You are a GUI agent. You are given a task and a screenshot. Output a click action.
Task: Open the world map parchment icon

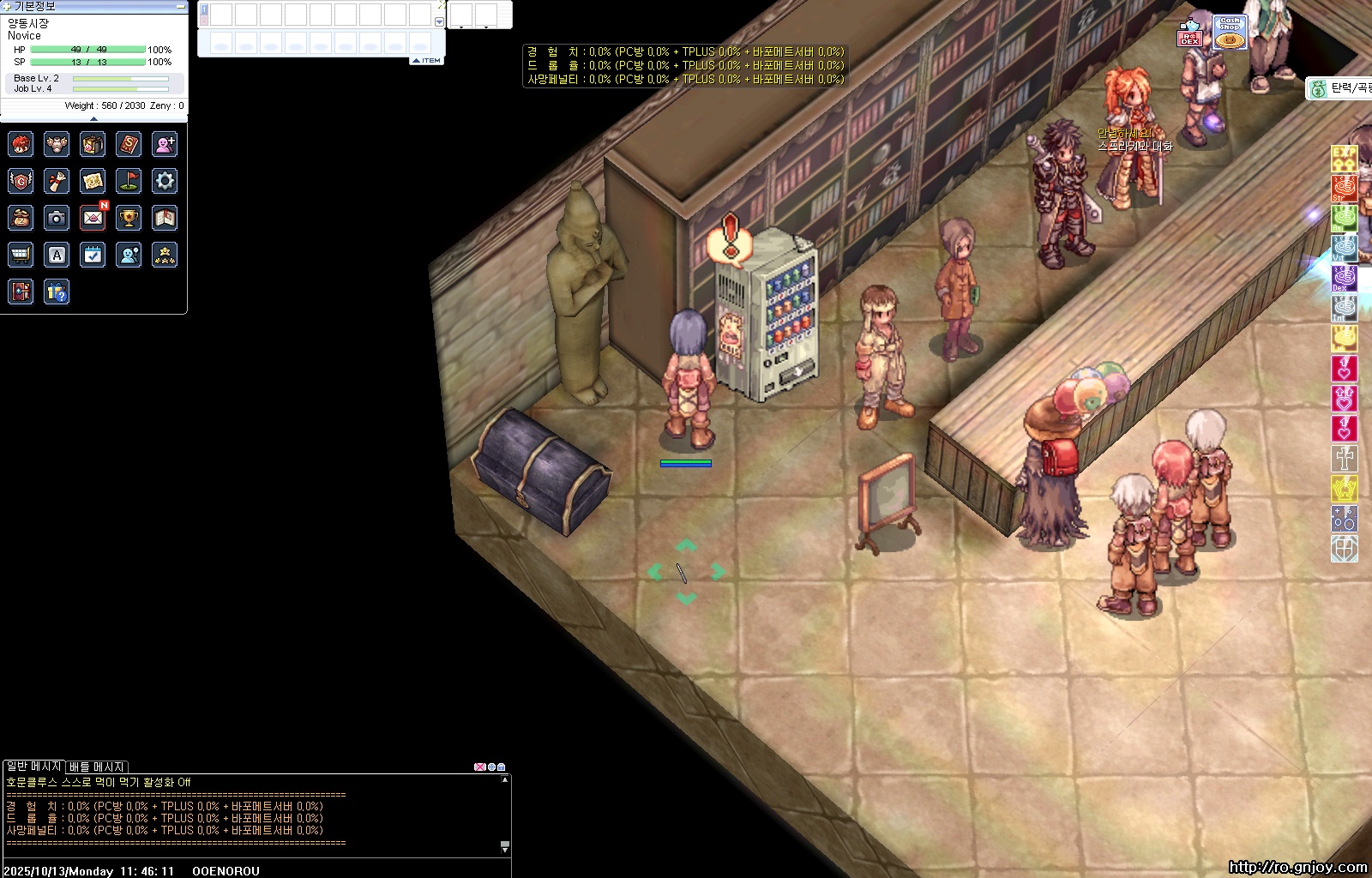click(93, 181)
